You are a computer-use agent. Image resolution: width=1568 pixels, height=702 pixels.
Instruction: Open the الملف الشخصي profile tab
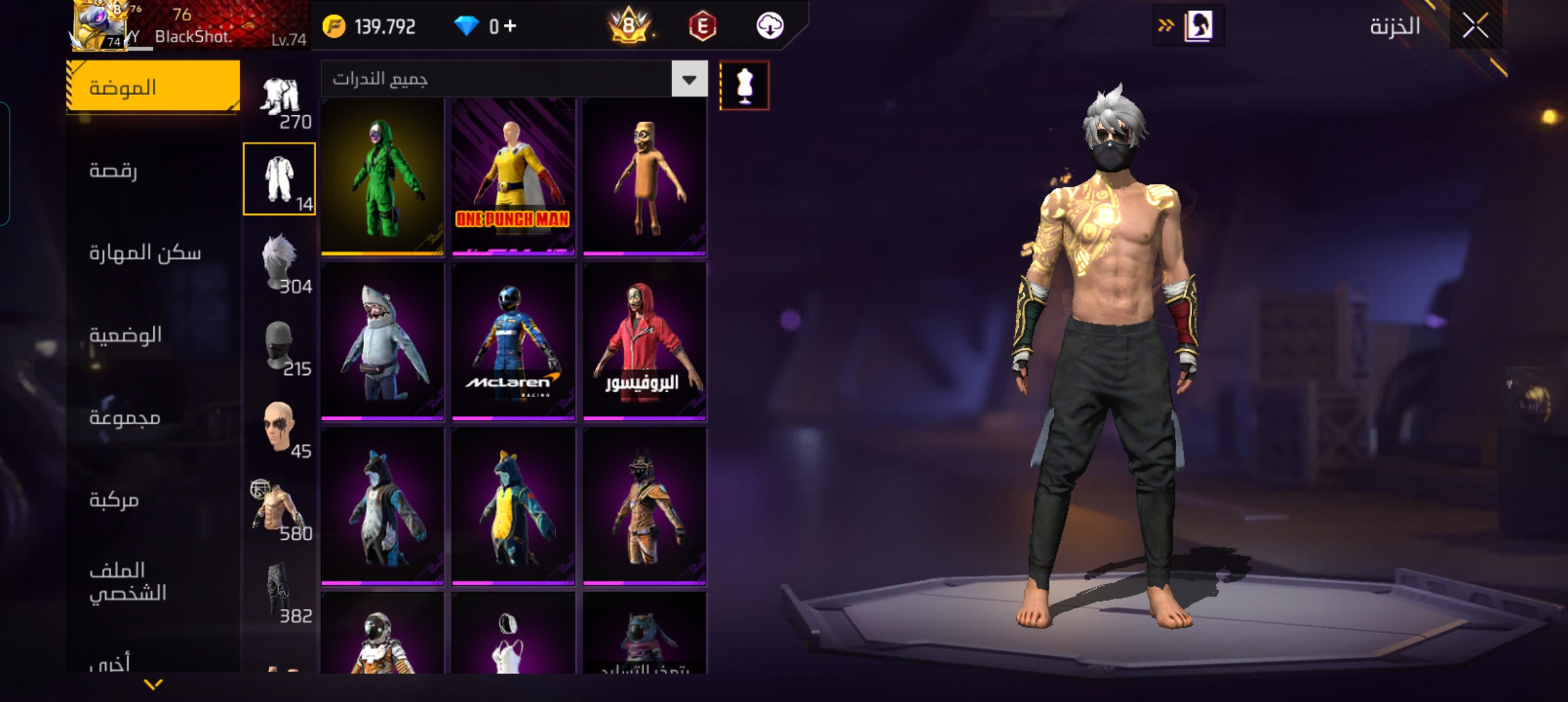pyautogui.click(x=128, y=581)
